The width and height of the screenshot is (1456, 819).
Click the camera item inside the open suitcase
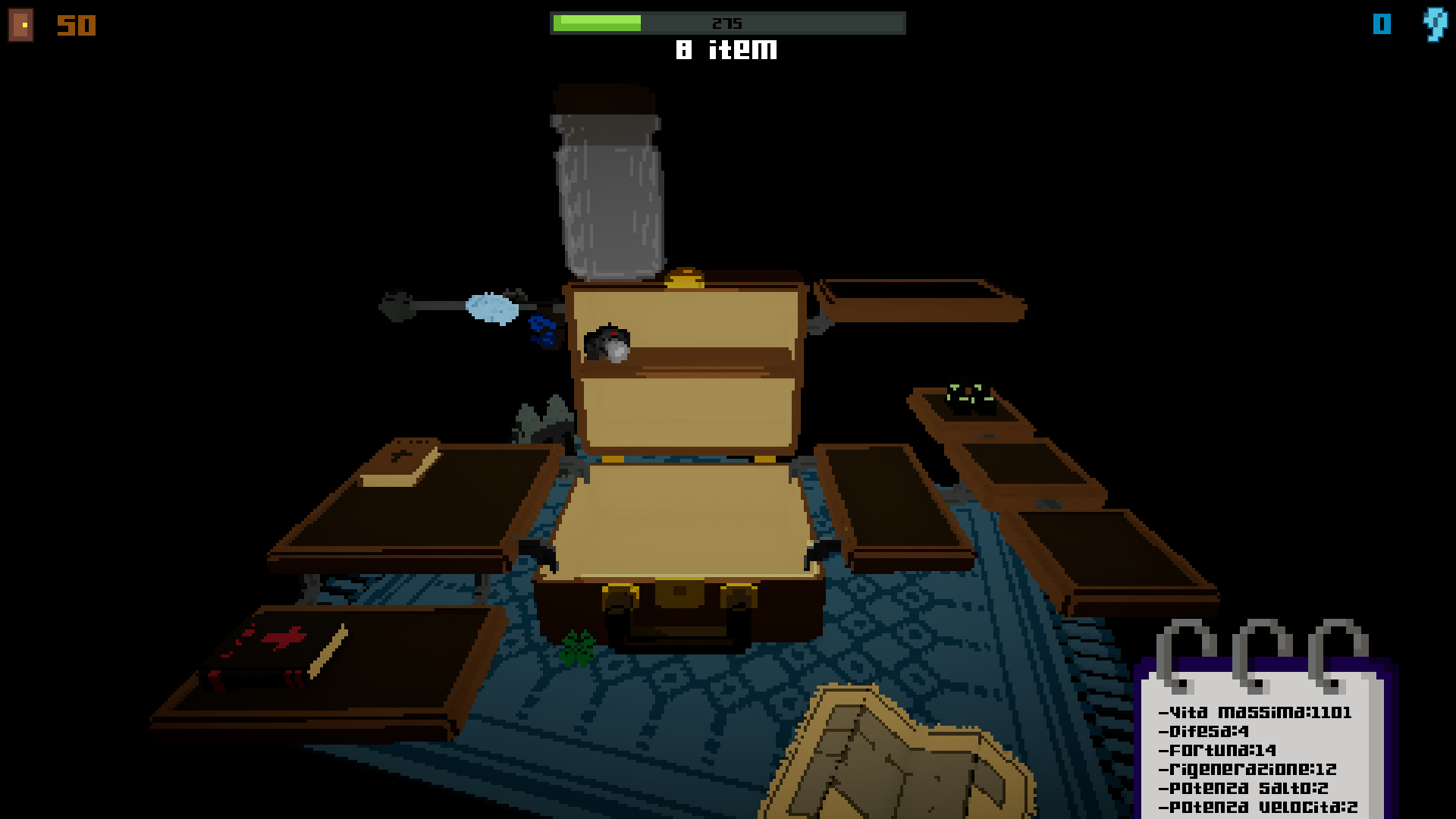pos(607,343)
